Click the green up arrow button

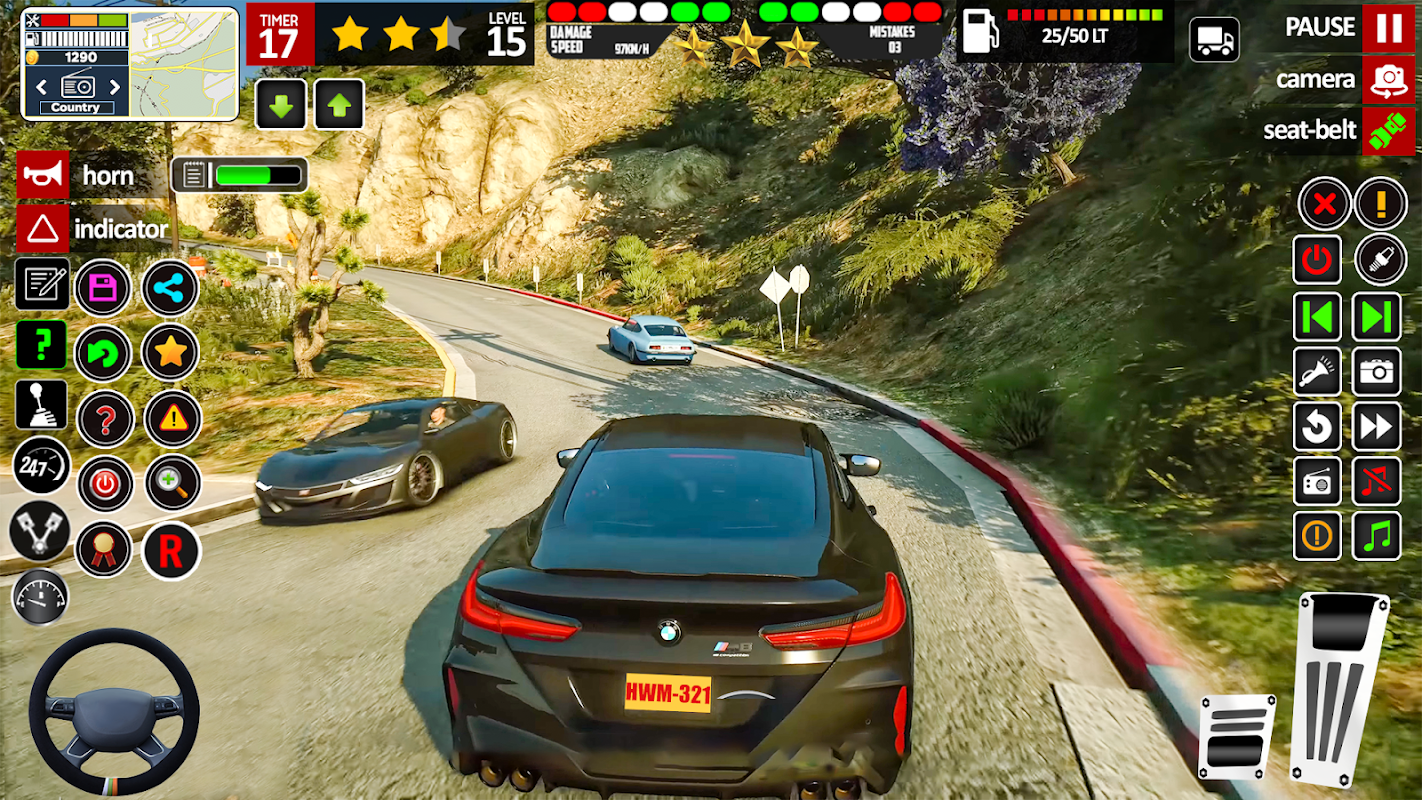tap(339, 104)
